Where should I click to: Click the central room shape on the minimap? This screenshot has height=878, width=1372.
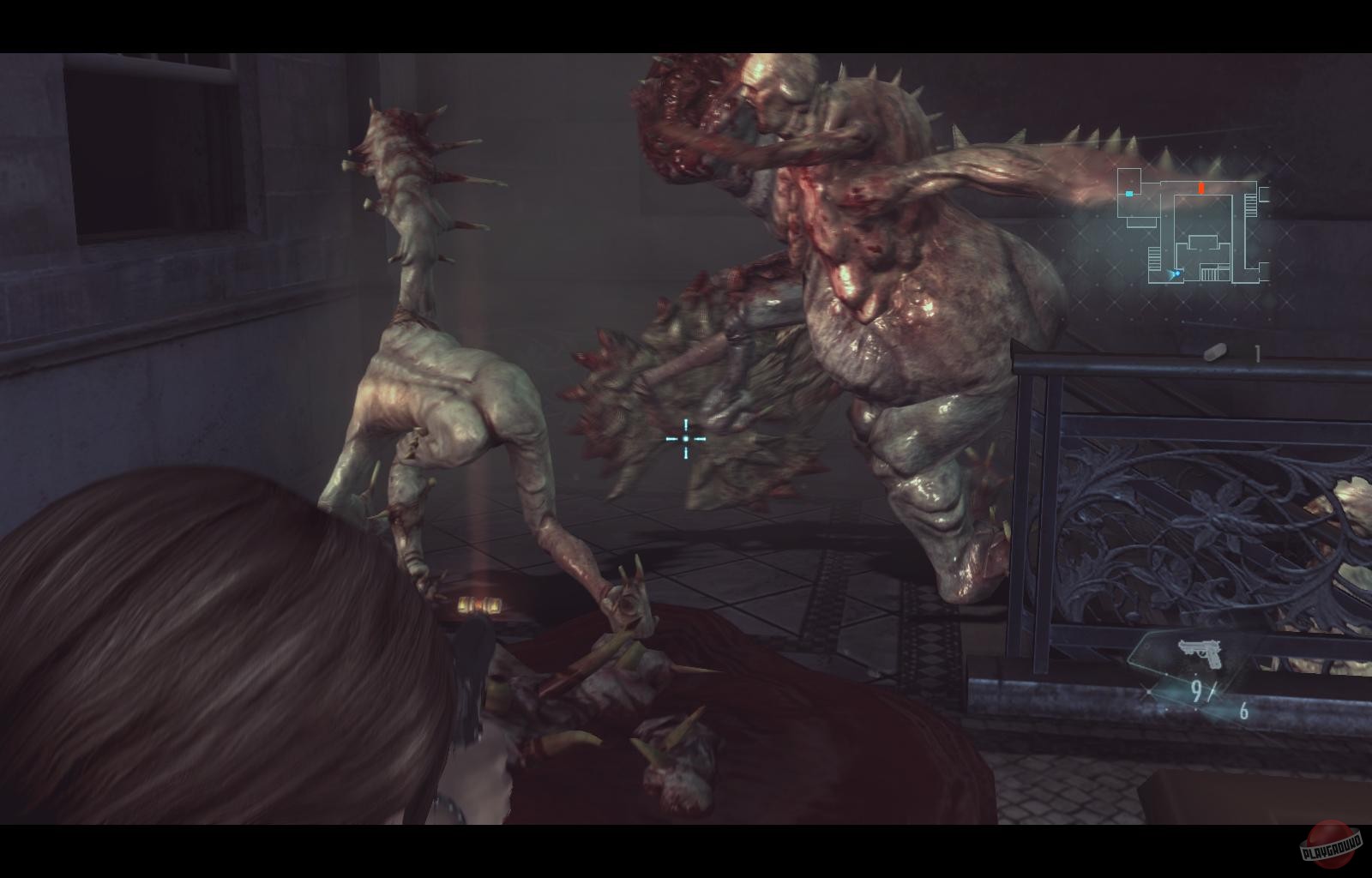point(1203,241)
